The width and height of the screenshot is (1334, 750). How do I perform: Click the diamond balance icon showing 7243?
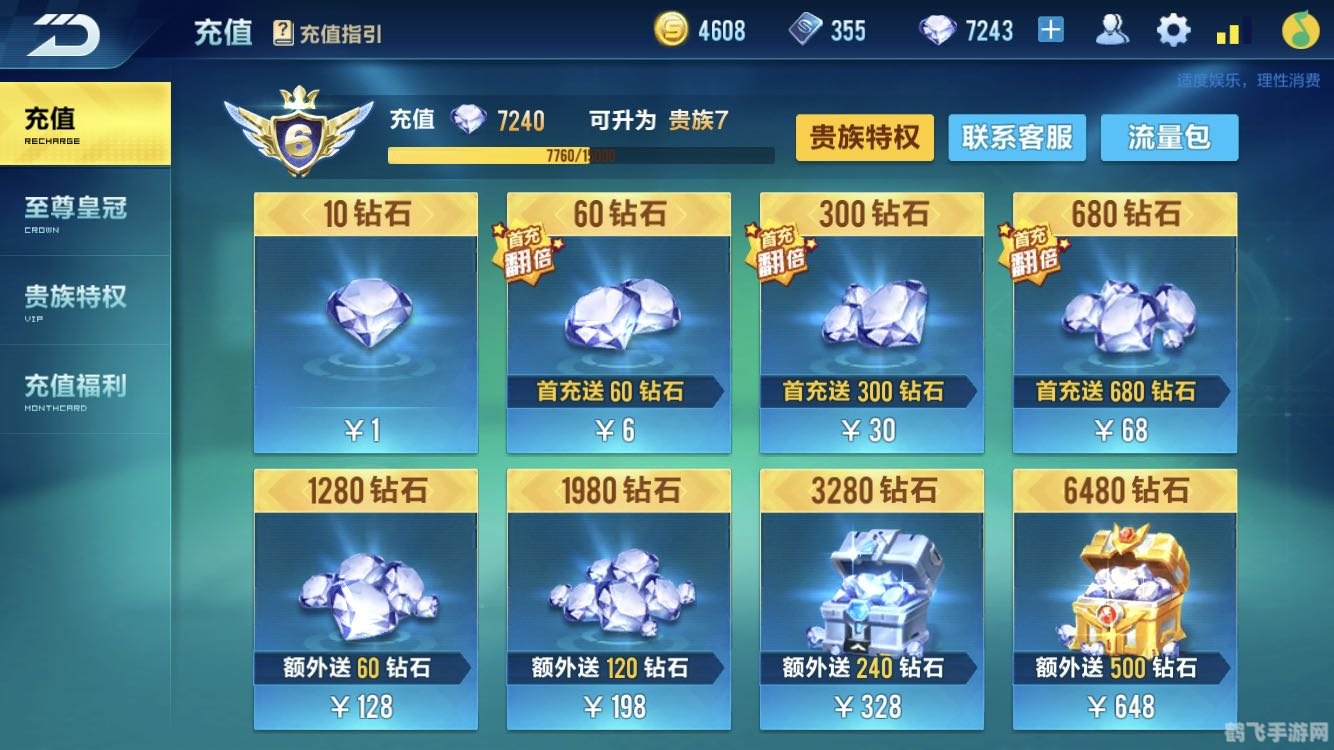click(937, 30)
